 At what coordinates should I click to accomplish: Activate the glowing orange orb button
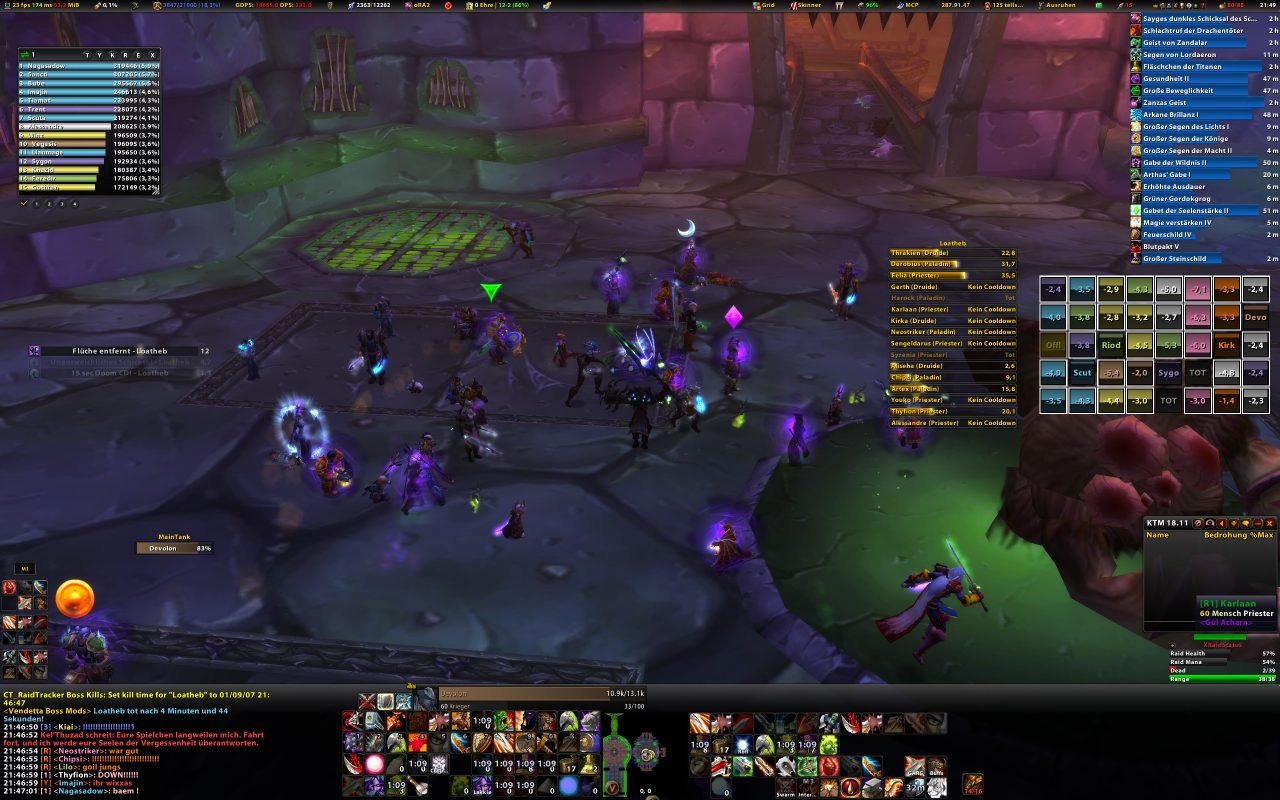point(75,598)
